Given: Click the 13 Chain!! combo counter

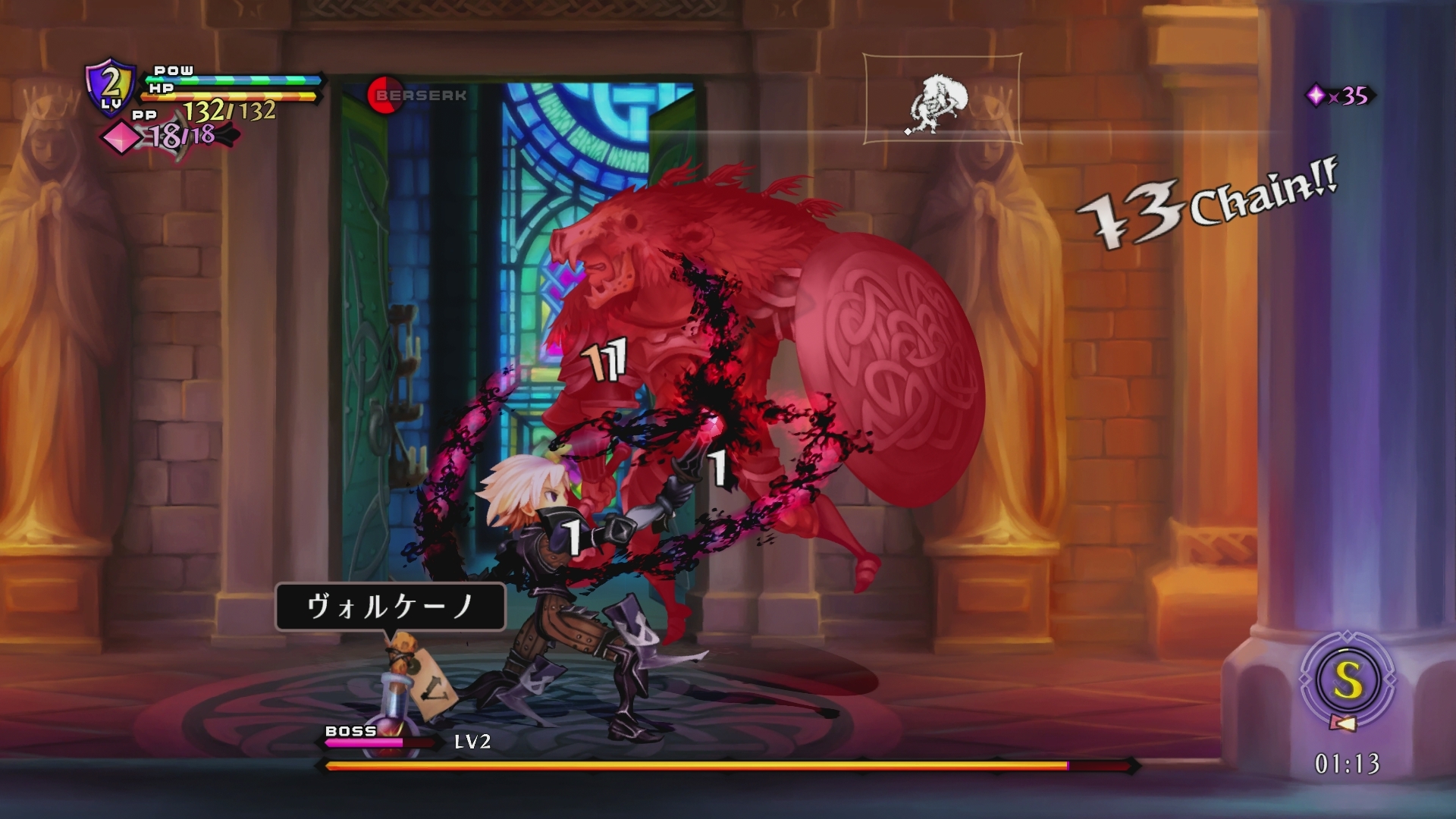Looking at the screenshot, I should (x=1213, y=210).
